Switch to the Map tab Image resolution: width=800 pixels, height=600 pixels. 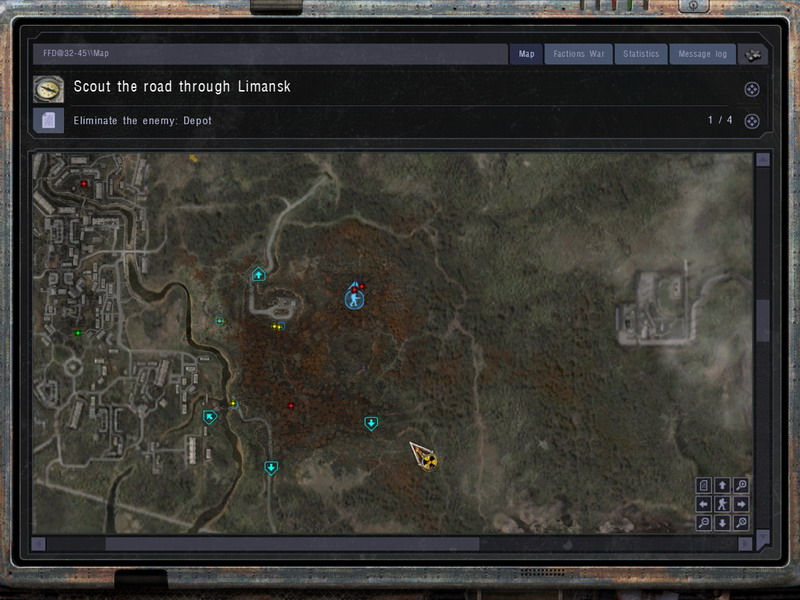point(527,54)
